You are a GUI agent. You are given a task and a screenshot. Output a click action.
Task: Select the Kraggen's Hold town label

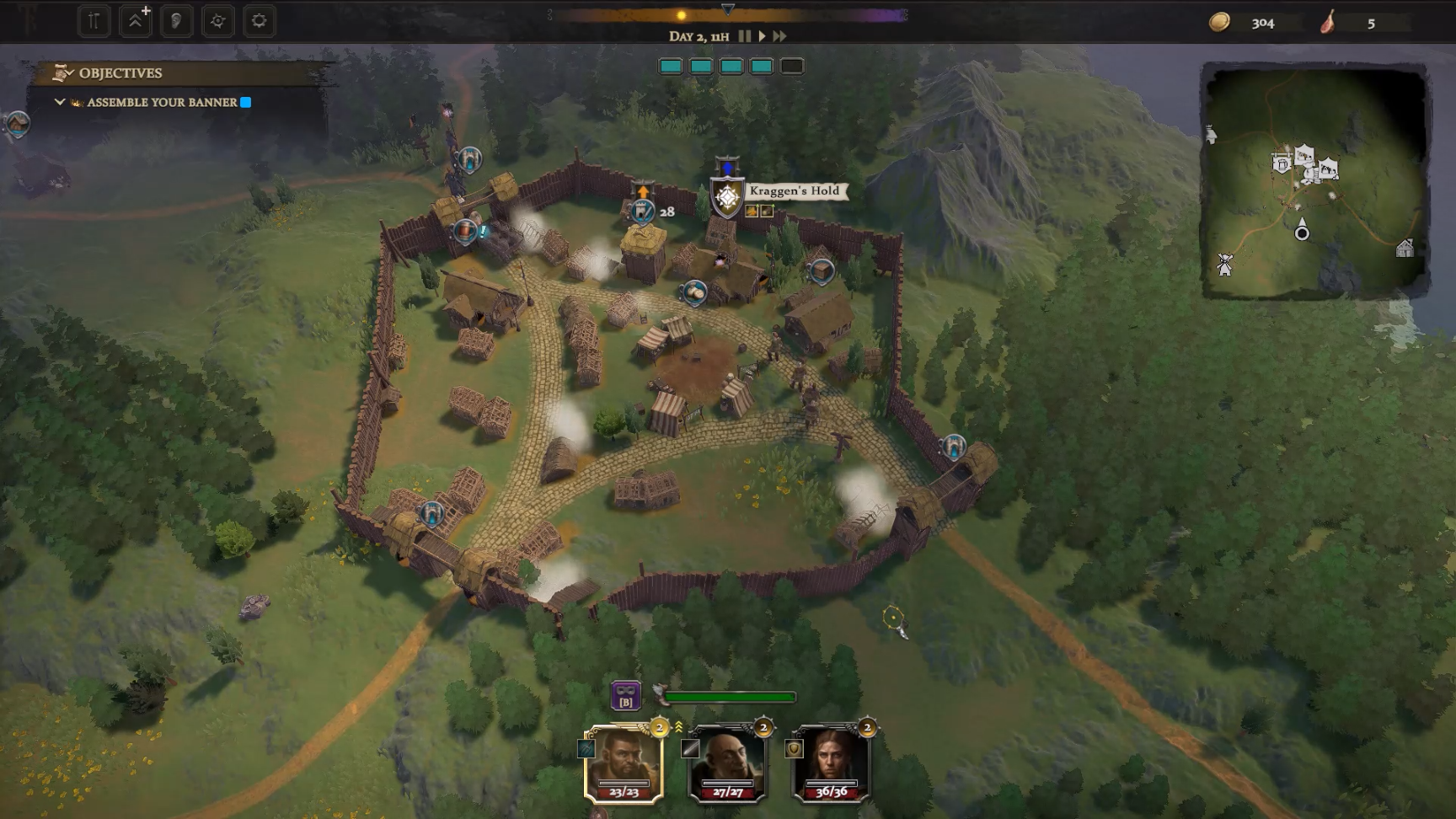click(x=794, y=191)
